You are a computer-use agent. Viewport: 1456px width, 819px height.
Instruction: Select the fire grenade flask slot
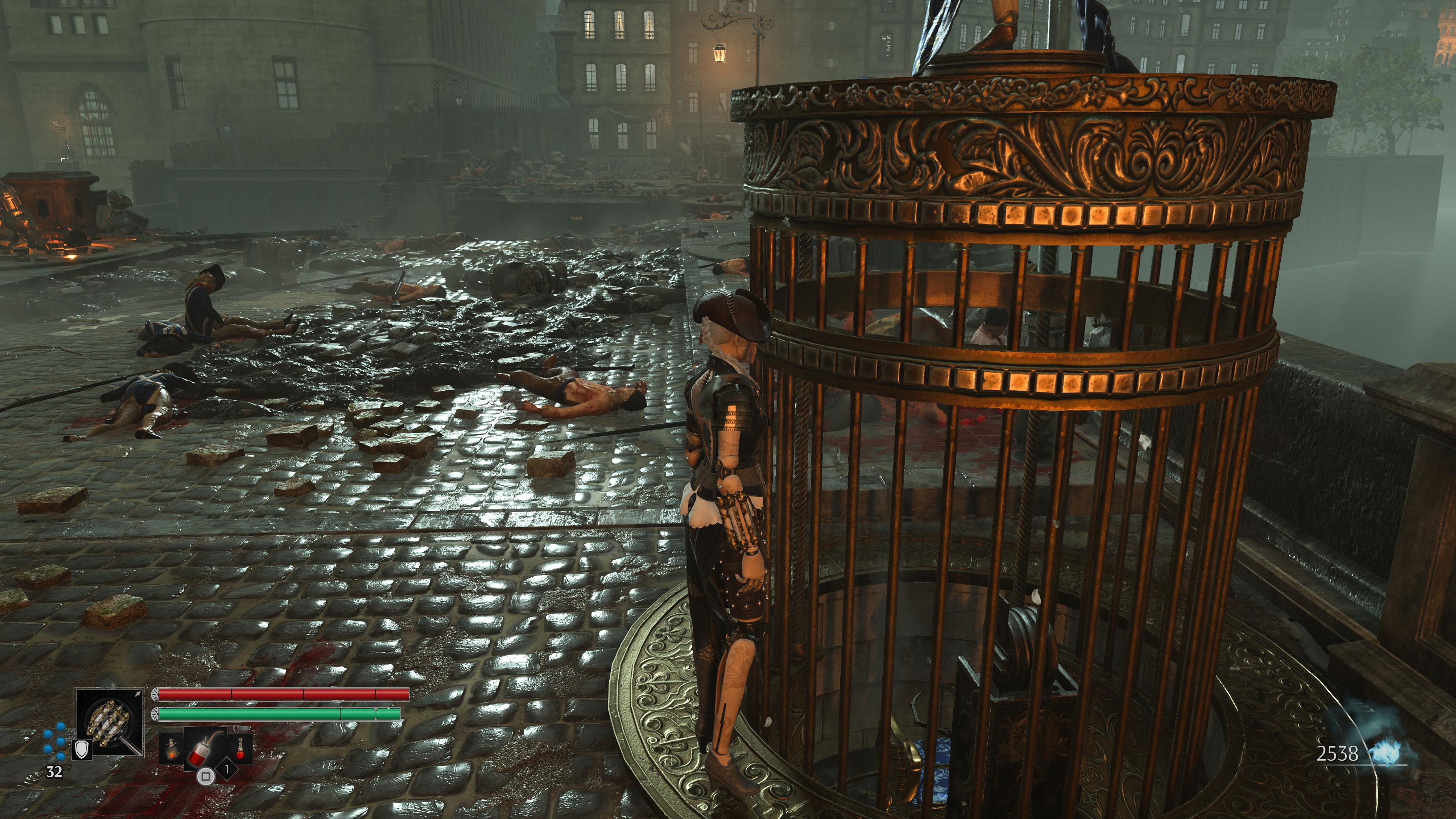(x=170, y=749)
